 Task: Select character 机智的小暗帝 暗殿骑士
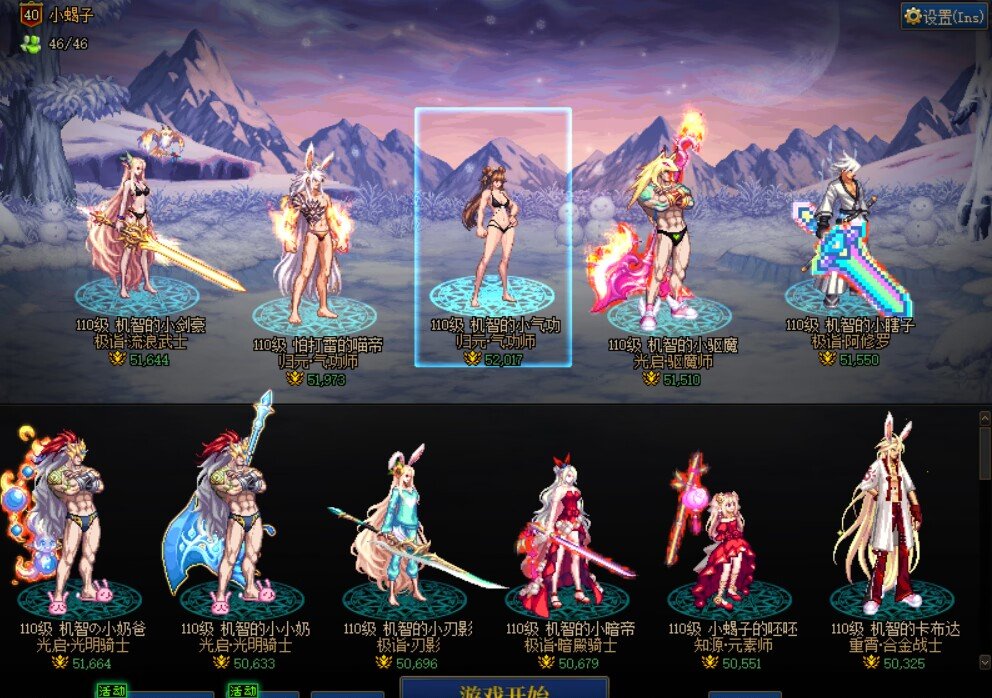click(x=569, y=530)
